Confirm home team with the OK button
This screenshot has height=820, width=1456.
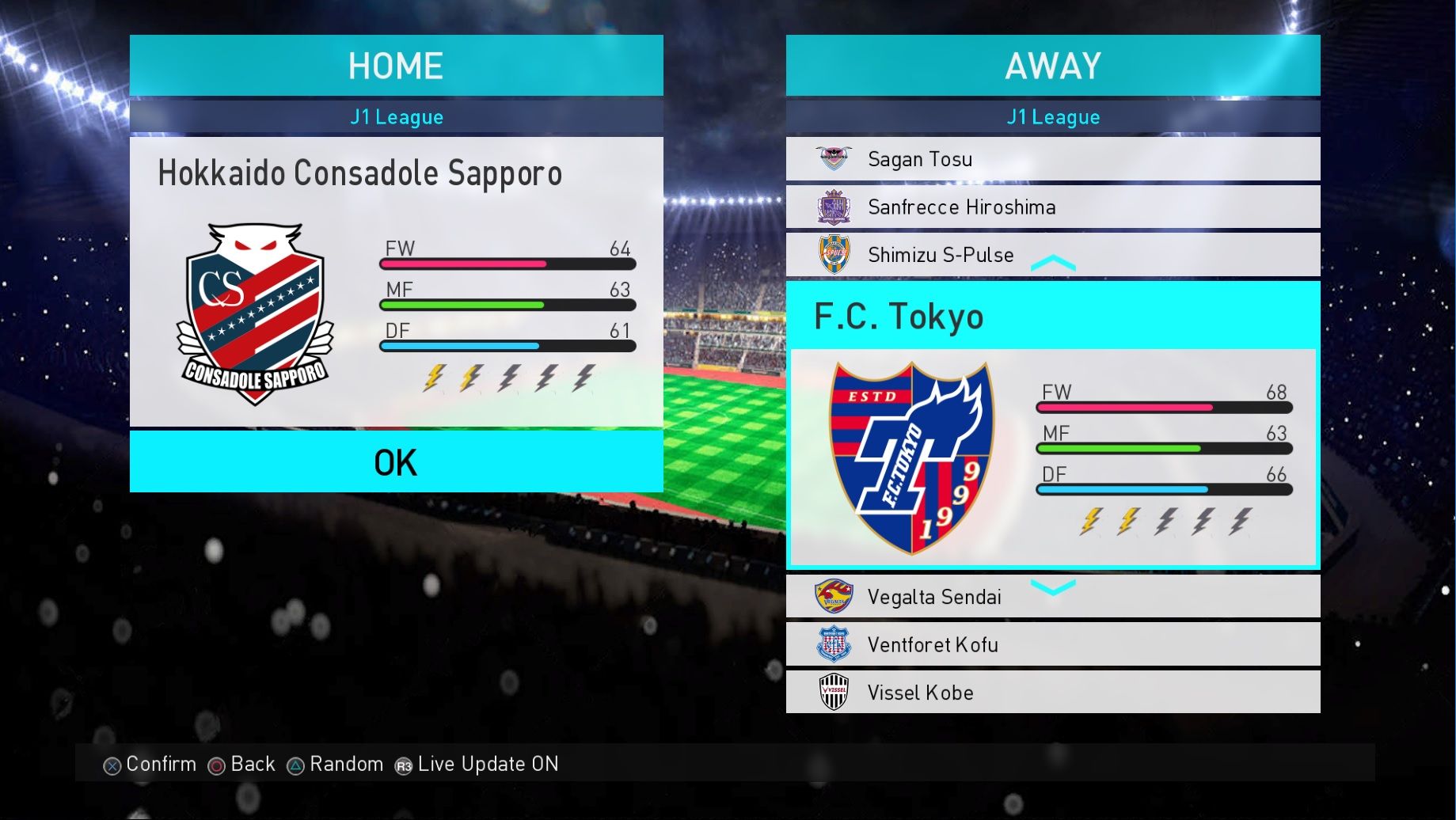click(396, 462)
